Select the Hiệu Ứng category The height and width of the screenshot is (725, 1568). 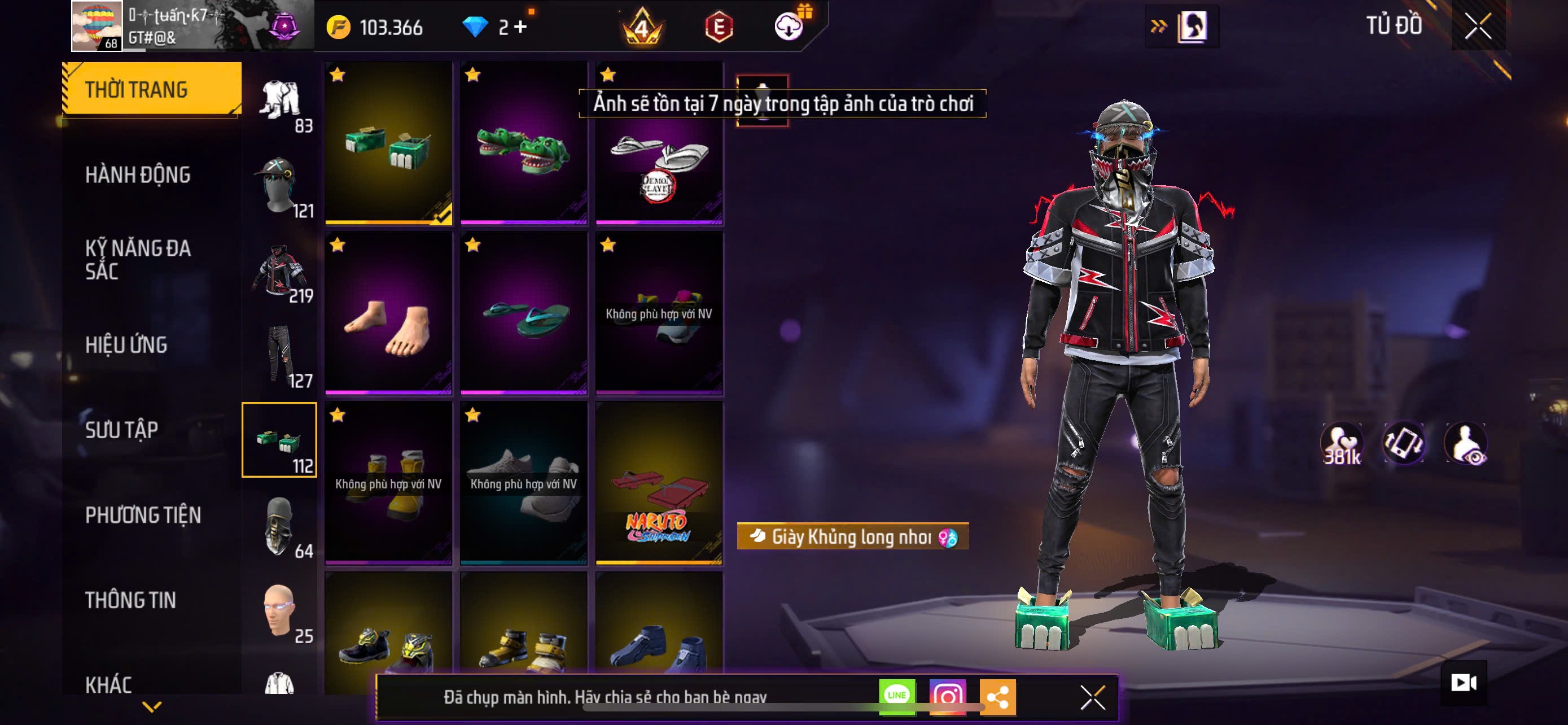pyautogui.click(x=126, y=344)
